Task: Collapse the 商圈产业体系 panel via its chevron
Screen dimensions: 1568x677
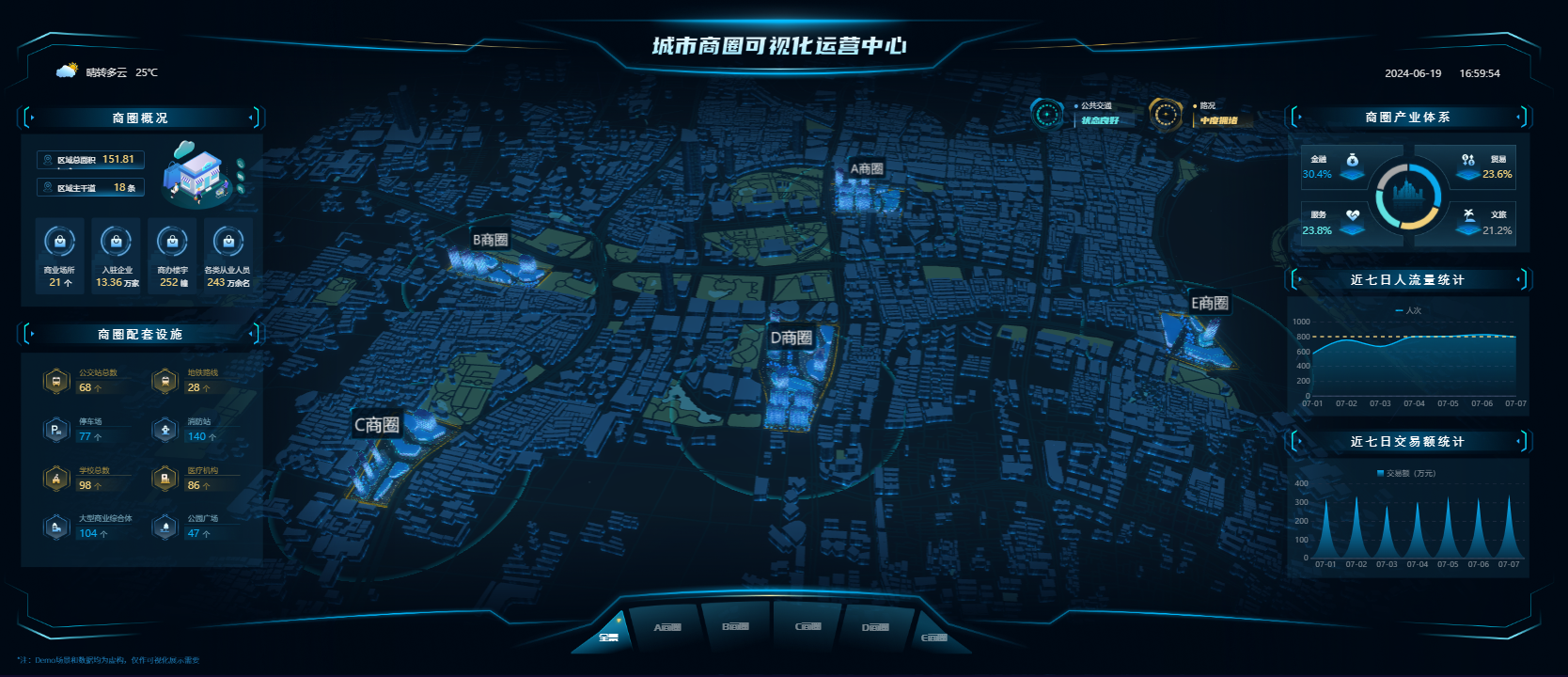Action: click(1517, 118)
